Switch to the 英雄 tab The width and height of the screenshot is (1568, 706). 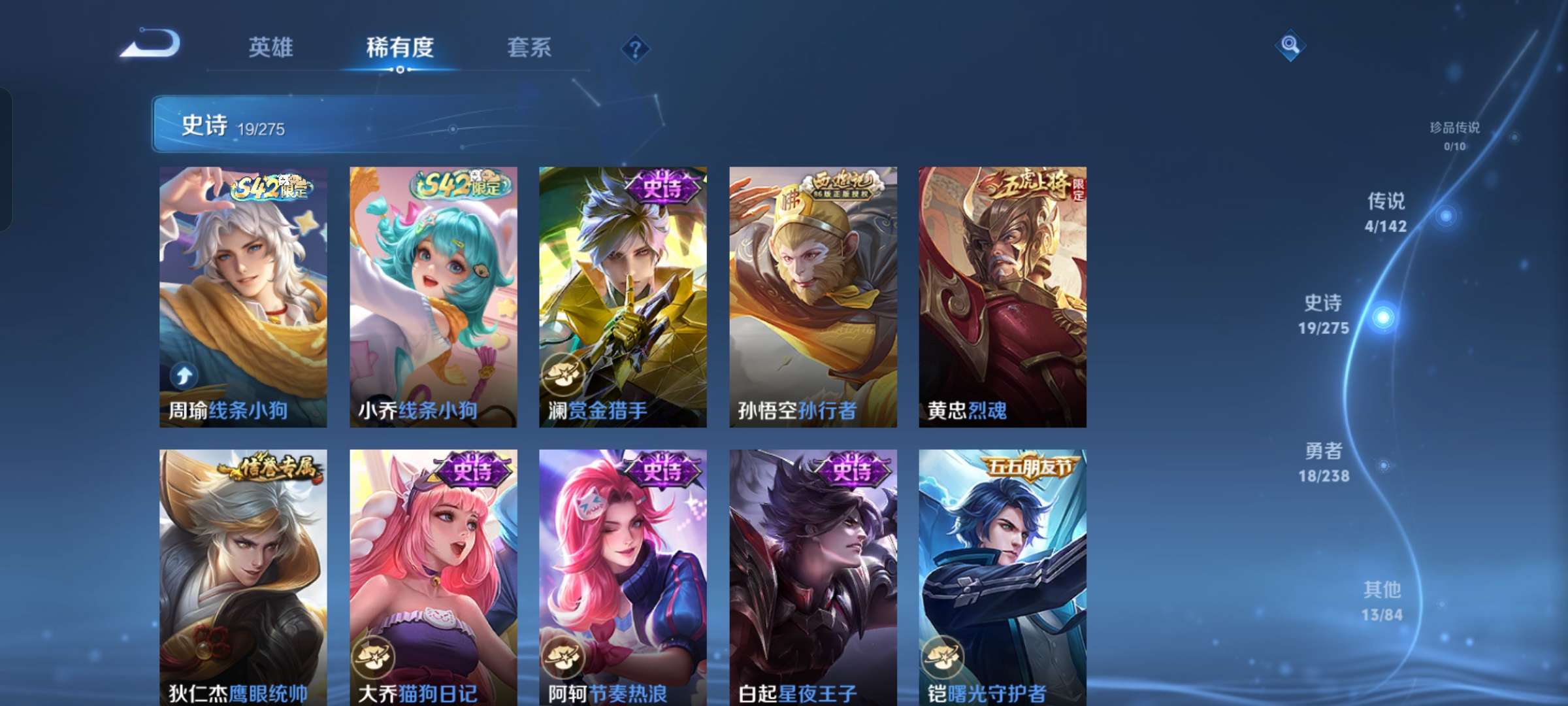(x=270, y=47)
